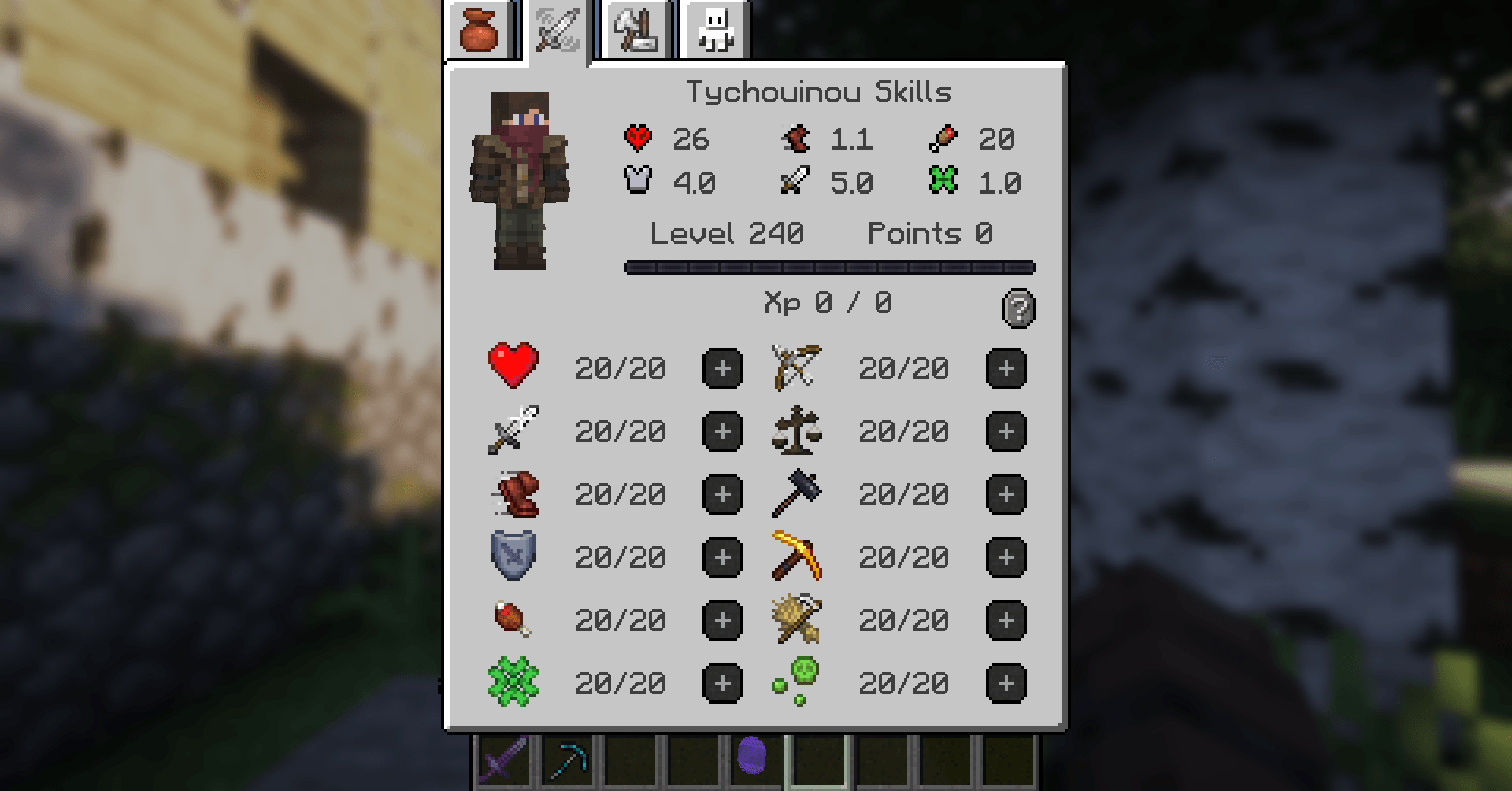Screen dimensions: 1512x791
Task: Click the scales Trading skill icon
Action: click(x=796, y=431)
